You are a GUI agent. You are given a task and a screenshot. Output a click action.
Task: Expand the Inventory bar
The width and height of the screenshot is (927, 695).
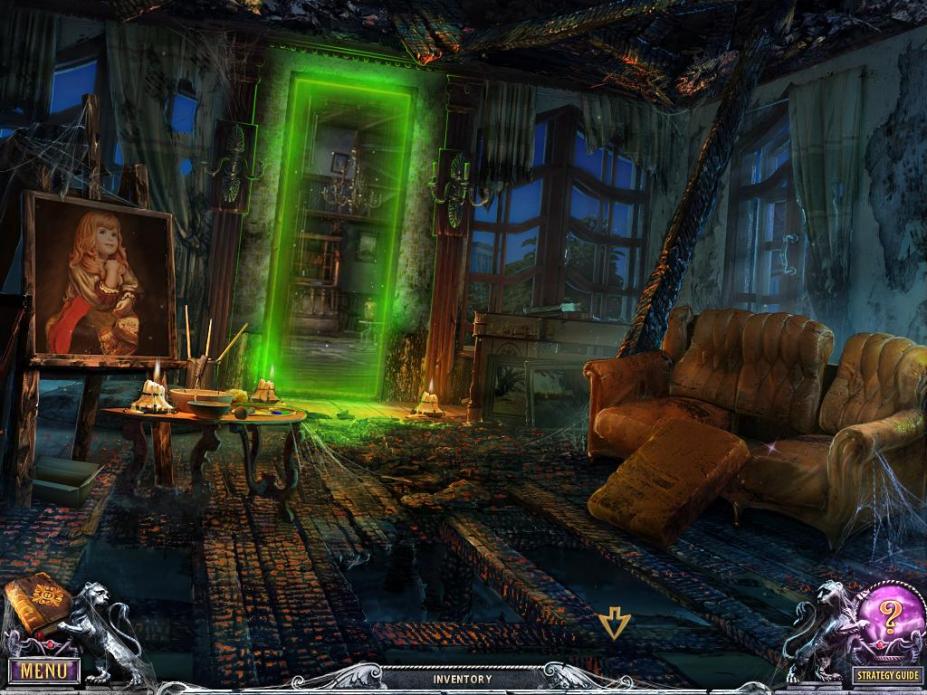pyautogui.click(x=462, y=680)
